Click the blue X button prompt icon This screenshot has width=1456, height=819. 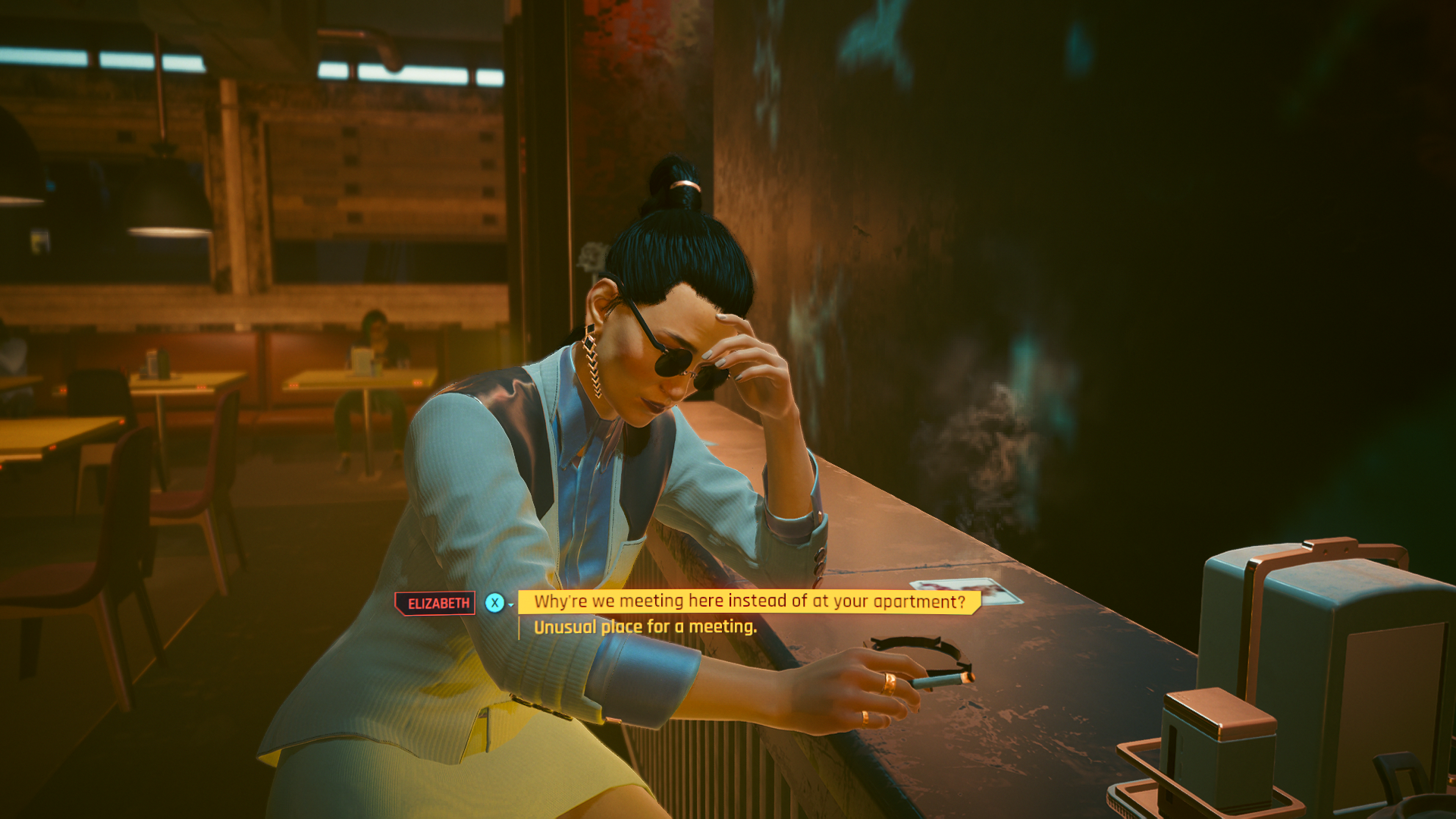point(494,601)
